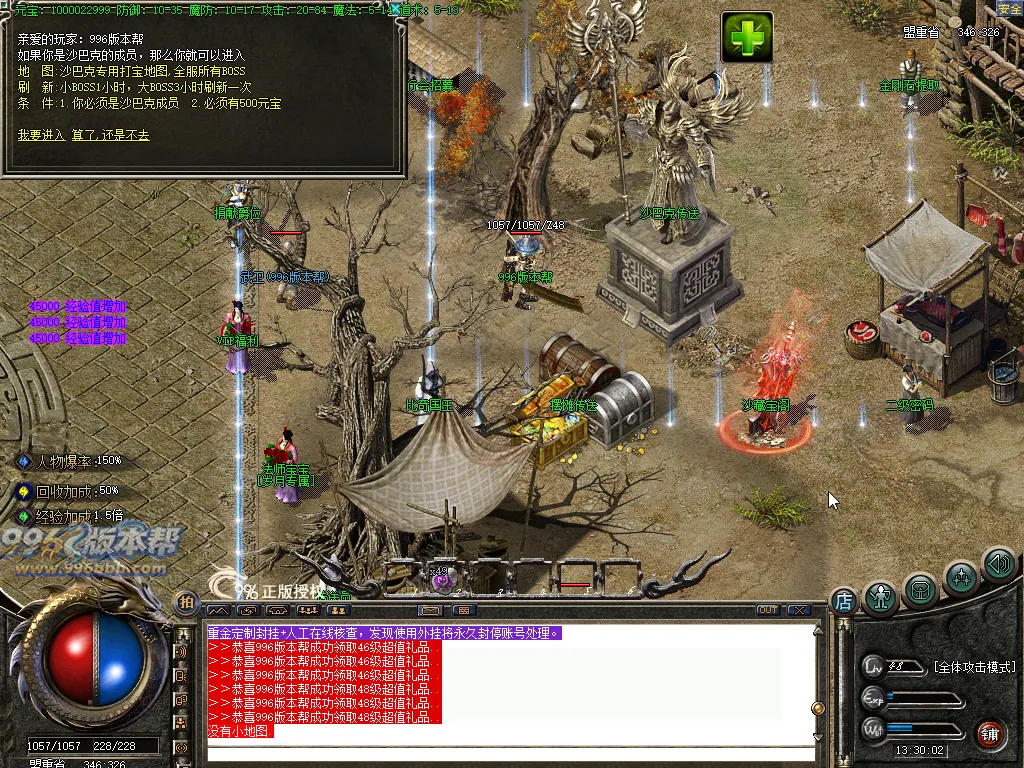Open the mail envelope button
Viewport: 1024px width, 768px height.
tap(431, 610)
